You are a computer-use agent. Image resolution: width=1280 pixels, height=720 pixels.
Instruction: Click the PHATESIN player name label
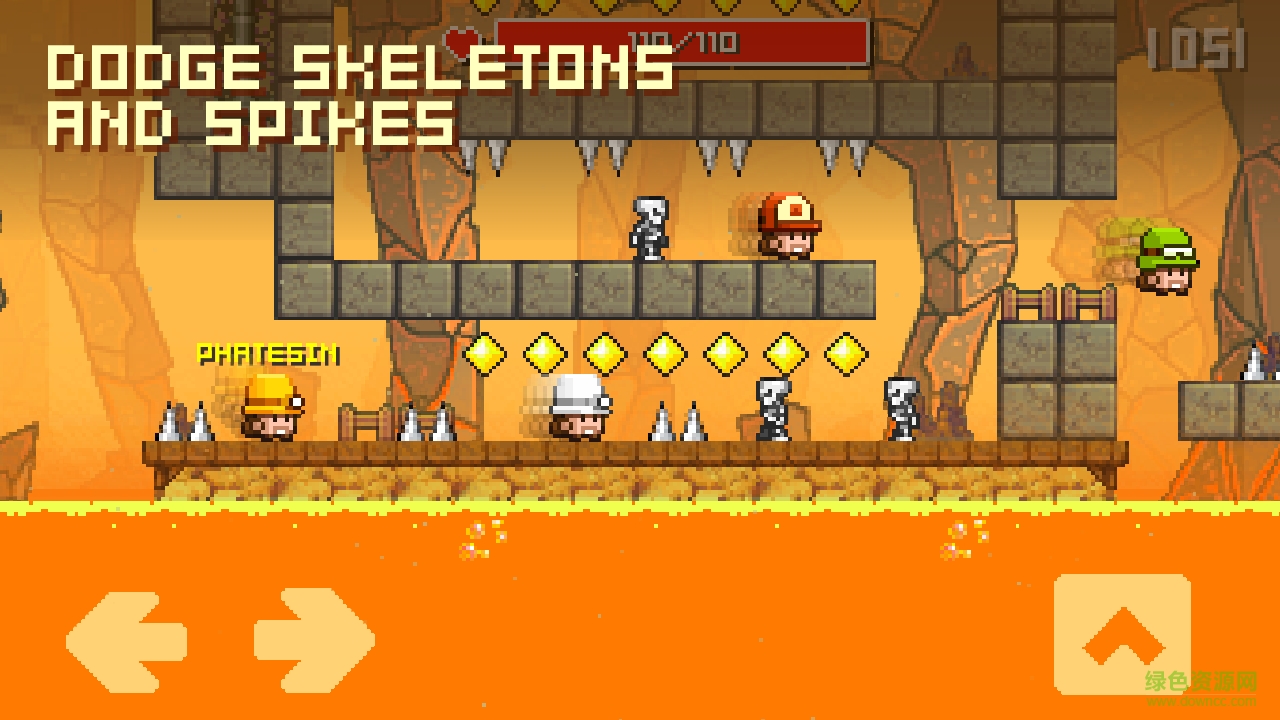click(268, 352)
